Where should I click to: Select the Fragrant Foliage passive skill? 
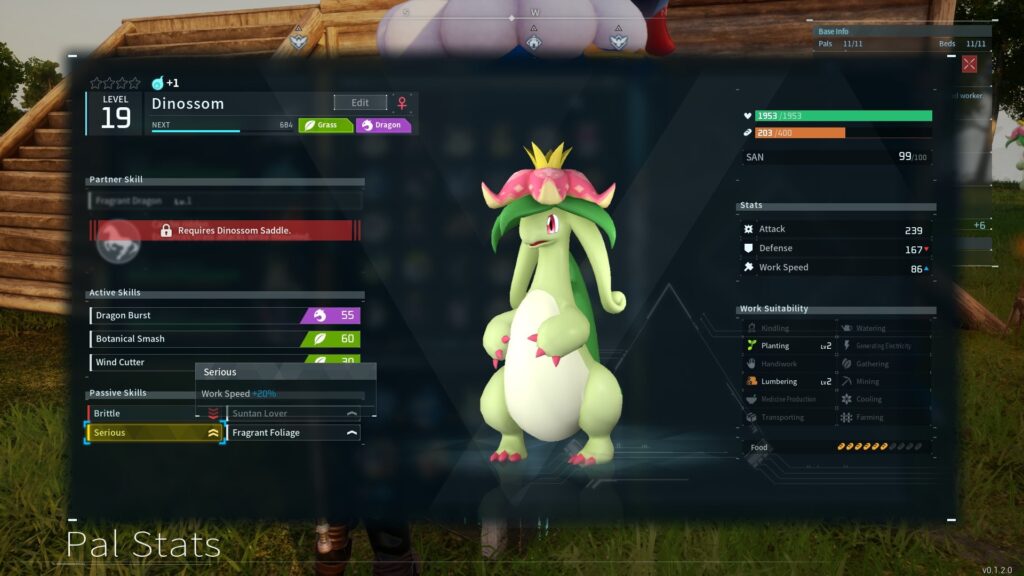pos(294,433)
